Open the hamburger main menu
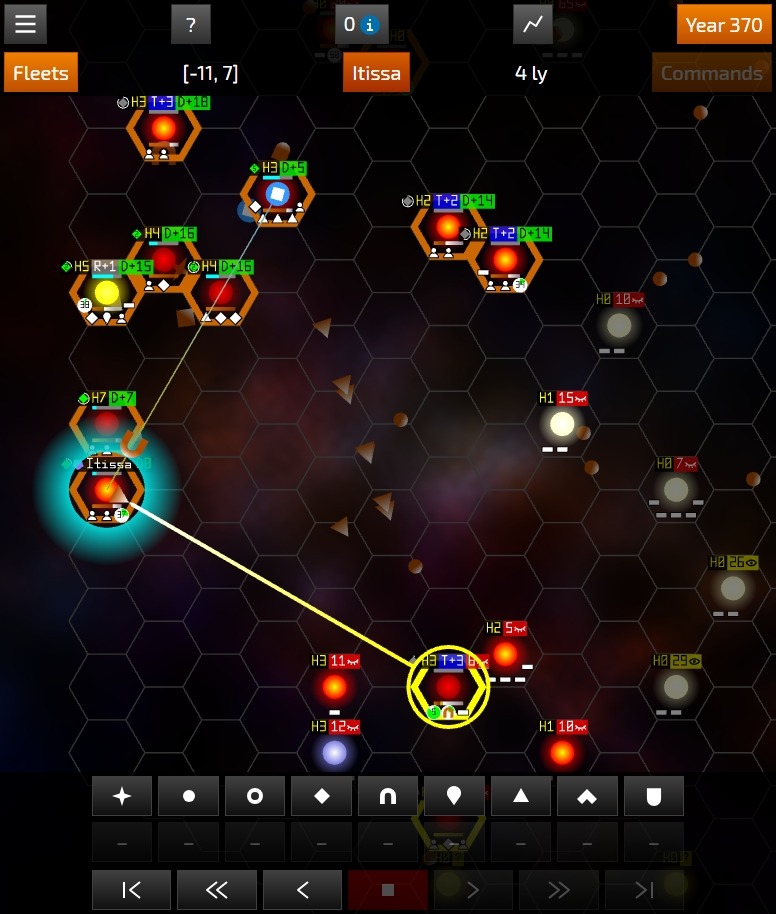The image size is (776, 914). pos(25,24)
